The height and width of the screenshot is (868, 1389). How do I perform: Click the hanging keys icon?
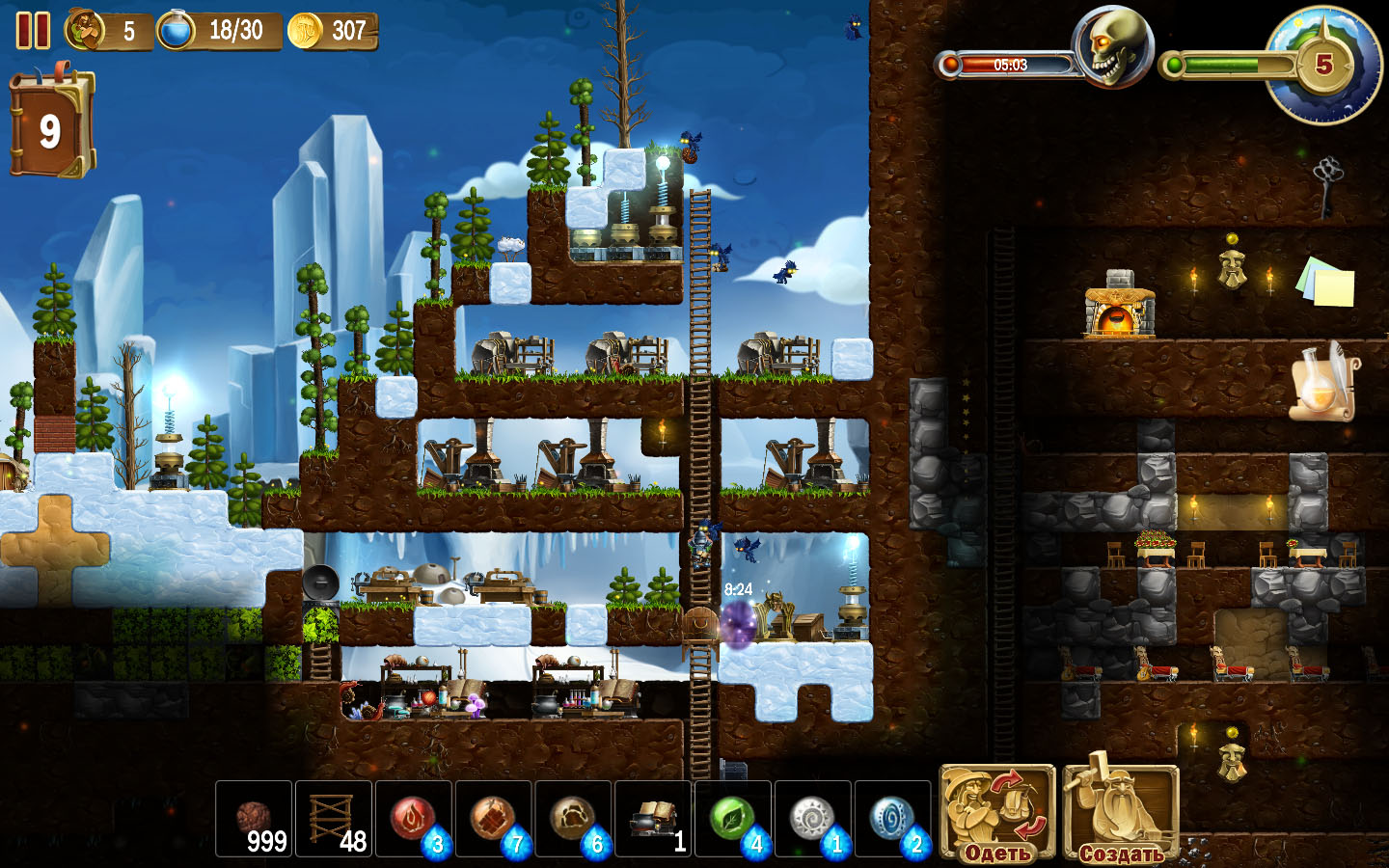click(1328, 183)
